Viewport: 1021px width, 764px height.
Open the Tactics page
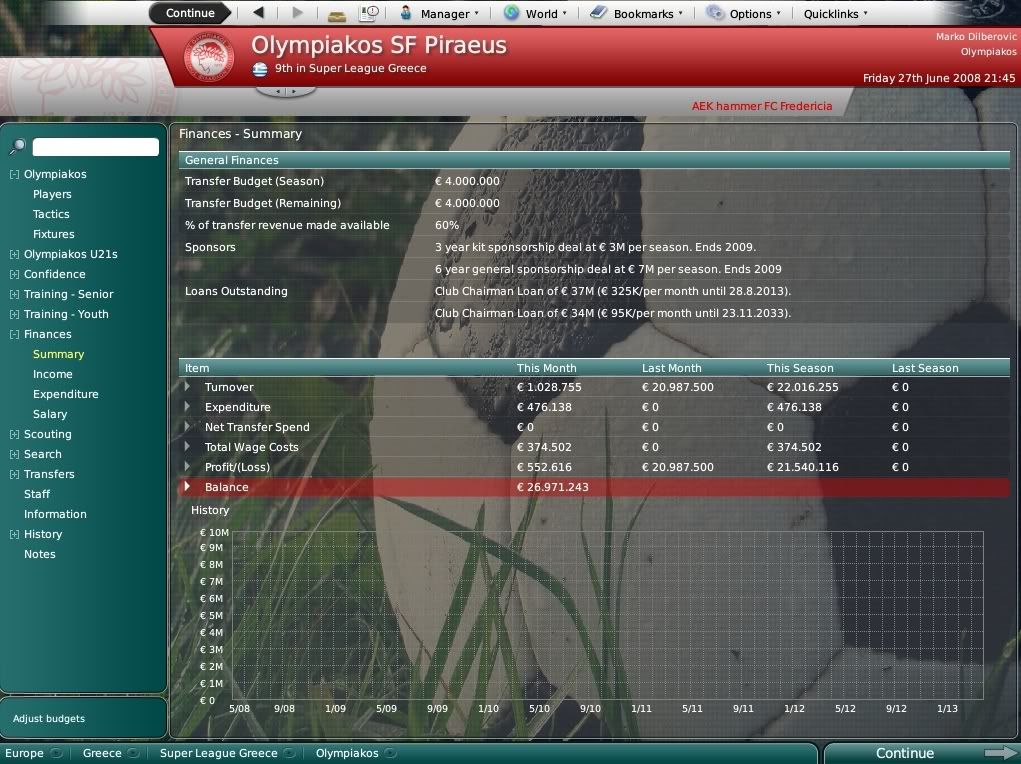51,214
